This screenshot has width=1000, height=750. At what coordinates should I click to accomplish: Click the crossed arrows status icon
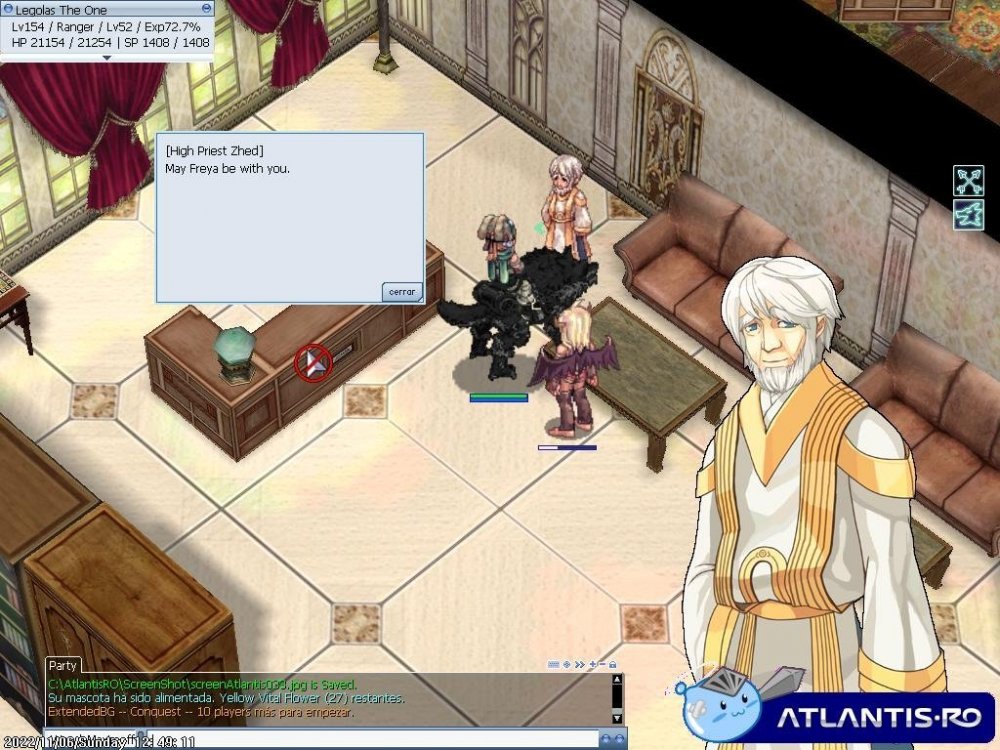[x=968, y=180]
